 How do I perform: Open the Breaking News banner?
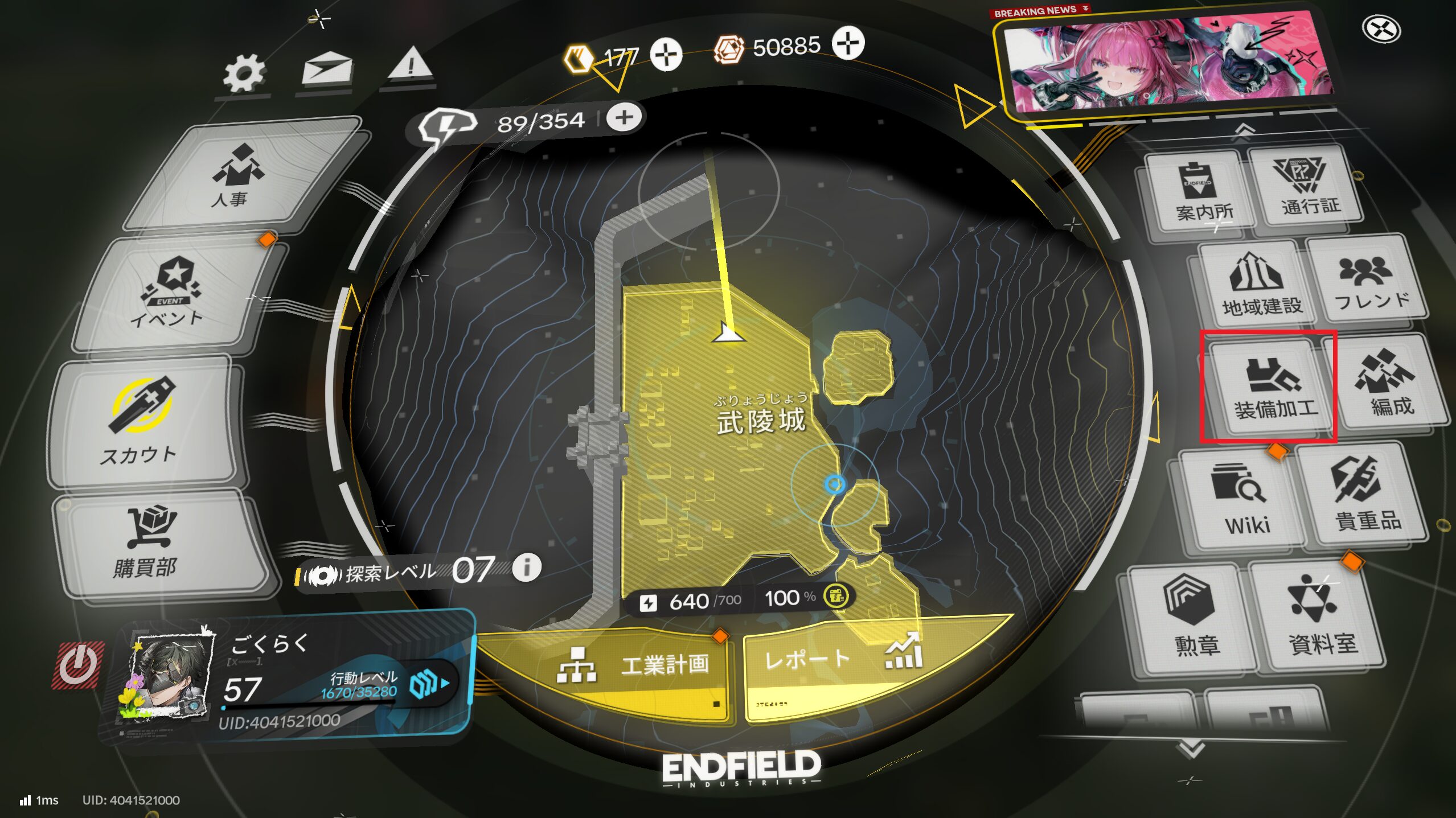pyautogui.click(x=1167, y=63)
